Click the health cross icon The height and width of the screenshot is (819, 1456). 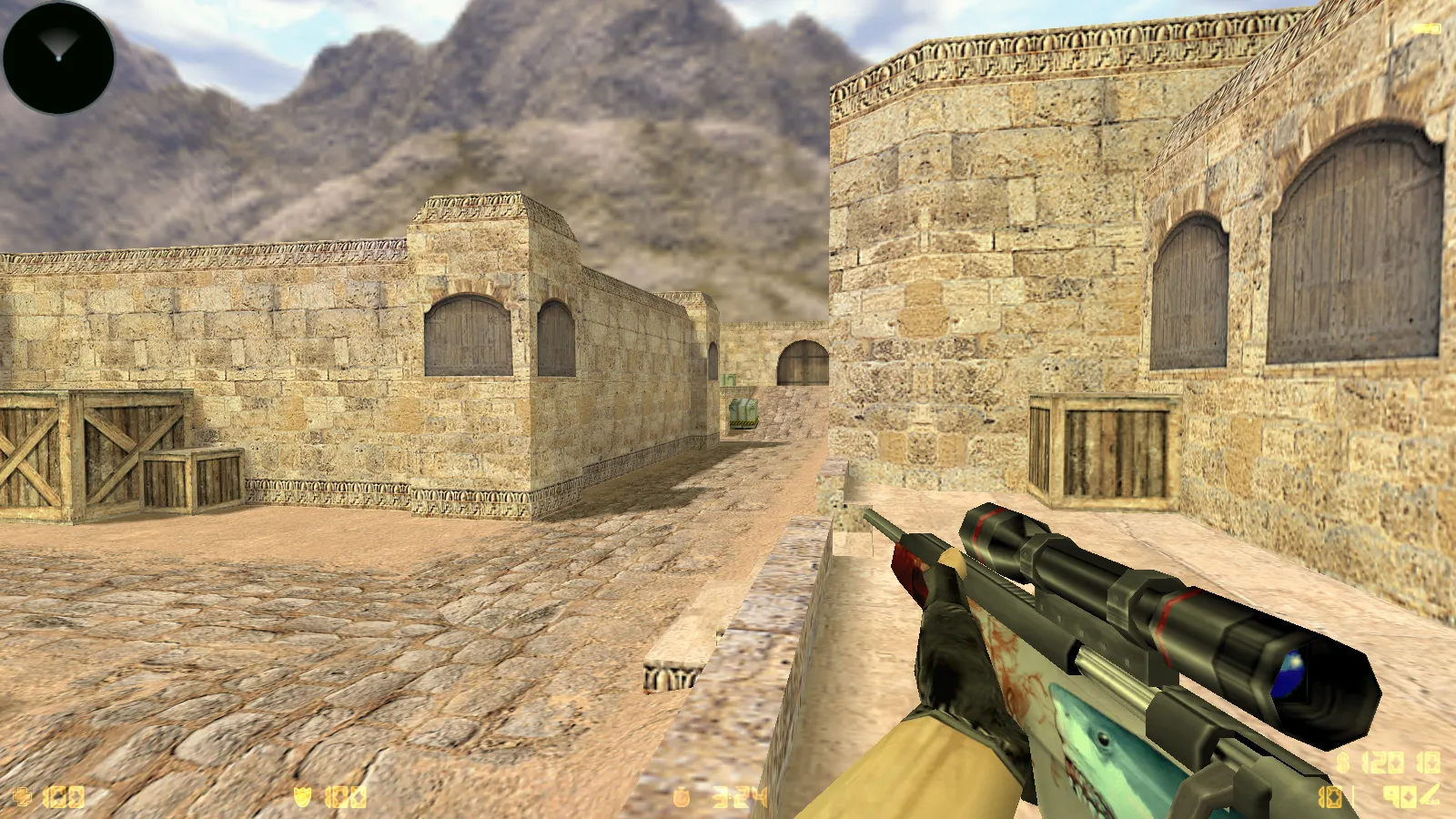[23, 794]
